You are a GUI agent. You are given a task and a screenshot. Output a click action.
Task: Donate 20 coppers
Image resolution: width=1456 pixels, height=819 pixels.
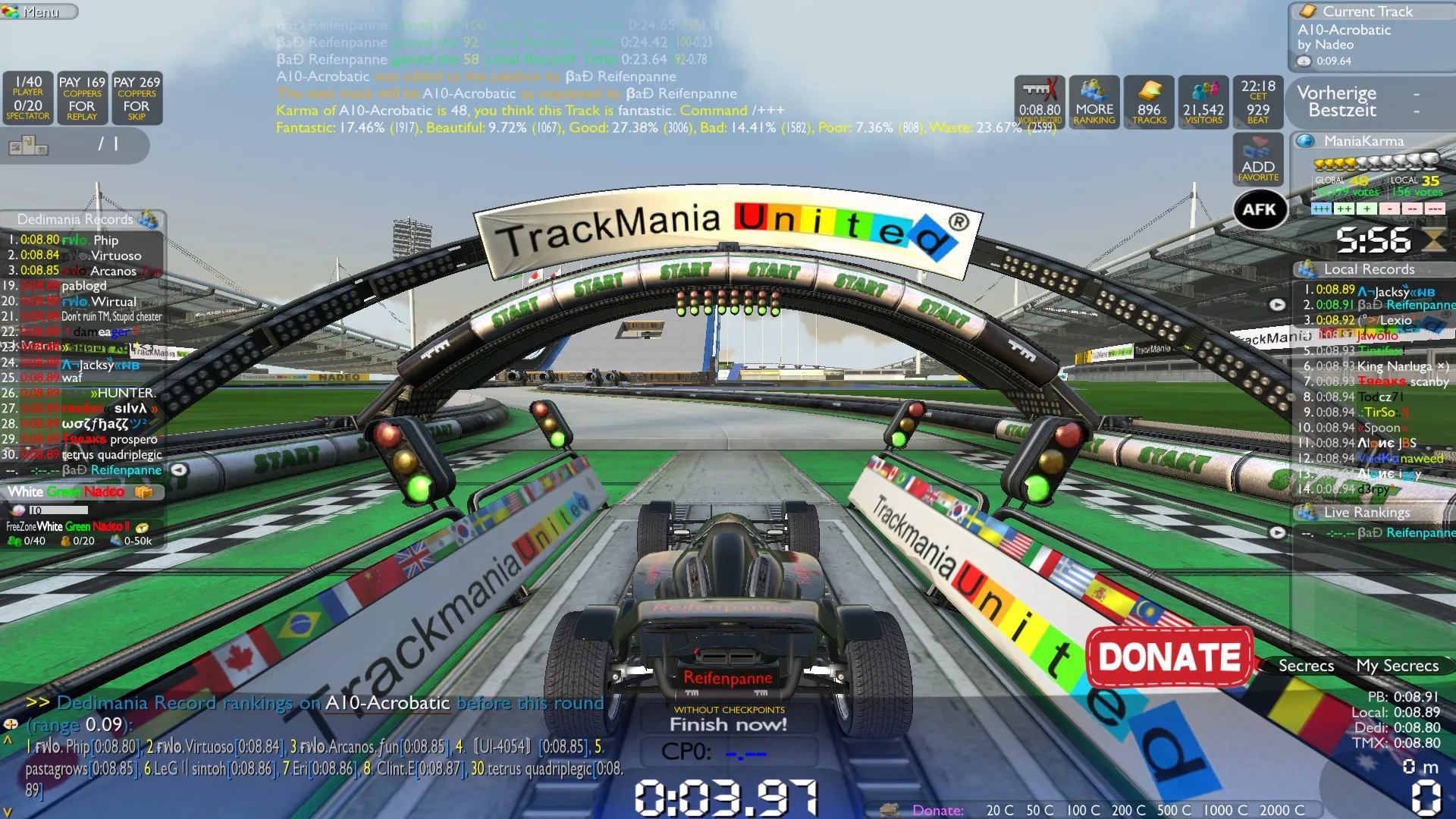click(x=999, y=811)
